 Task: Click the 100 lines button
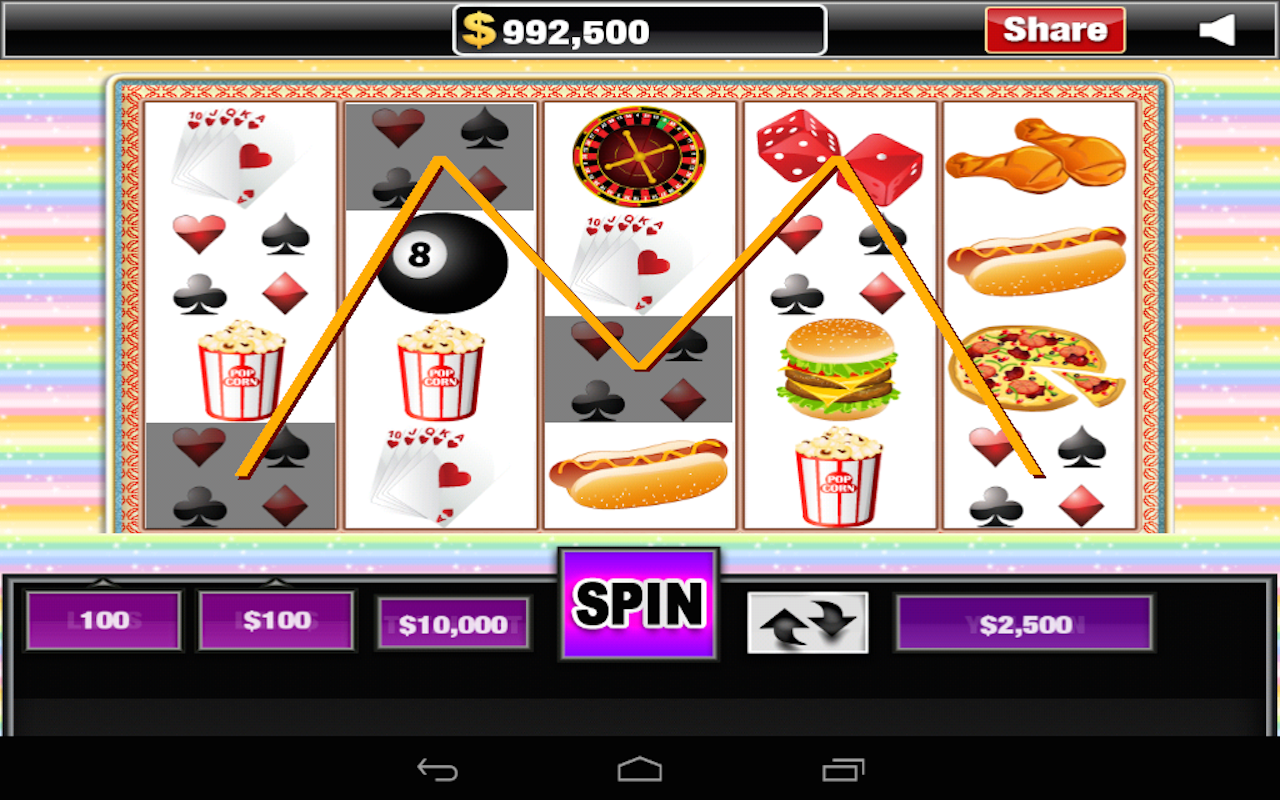click(x=103, y=620)
